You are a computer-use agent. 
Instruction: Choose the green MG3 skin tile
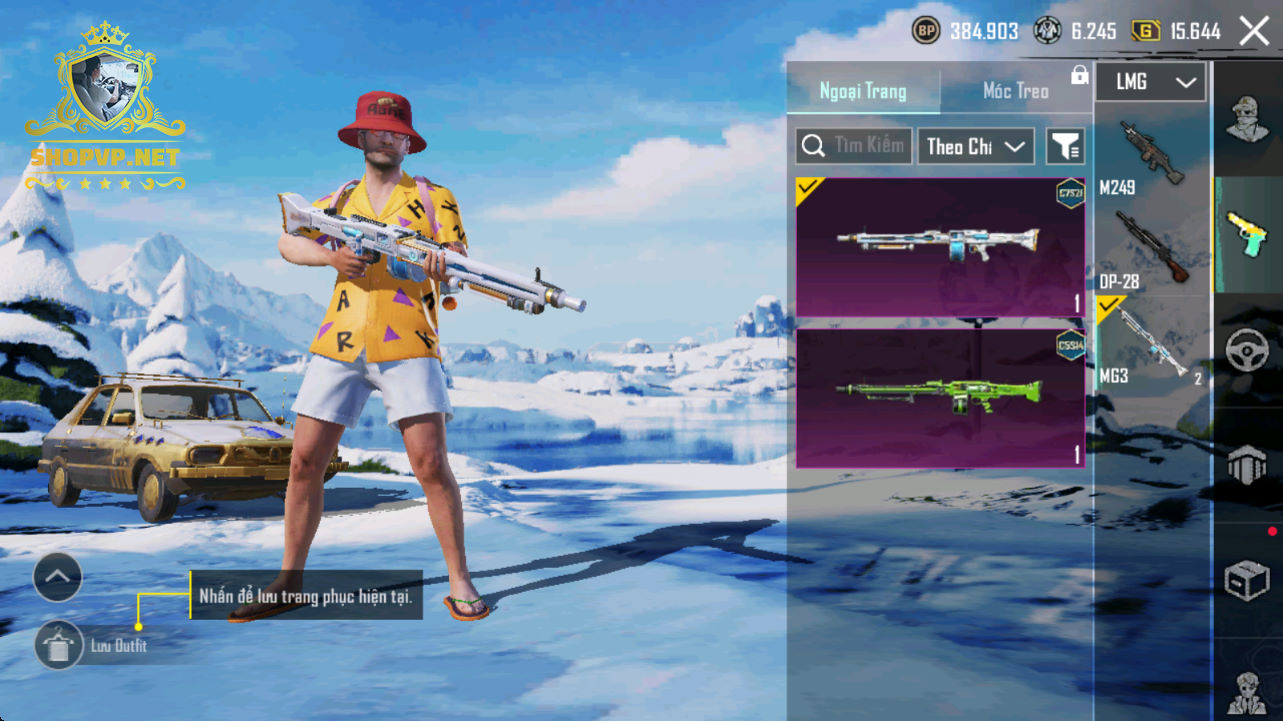(940, 397)
